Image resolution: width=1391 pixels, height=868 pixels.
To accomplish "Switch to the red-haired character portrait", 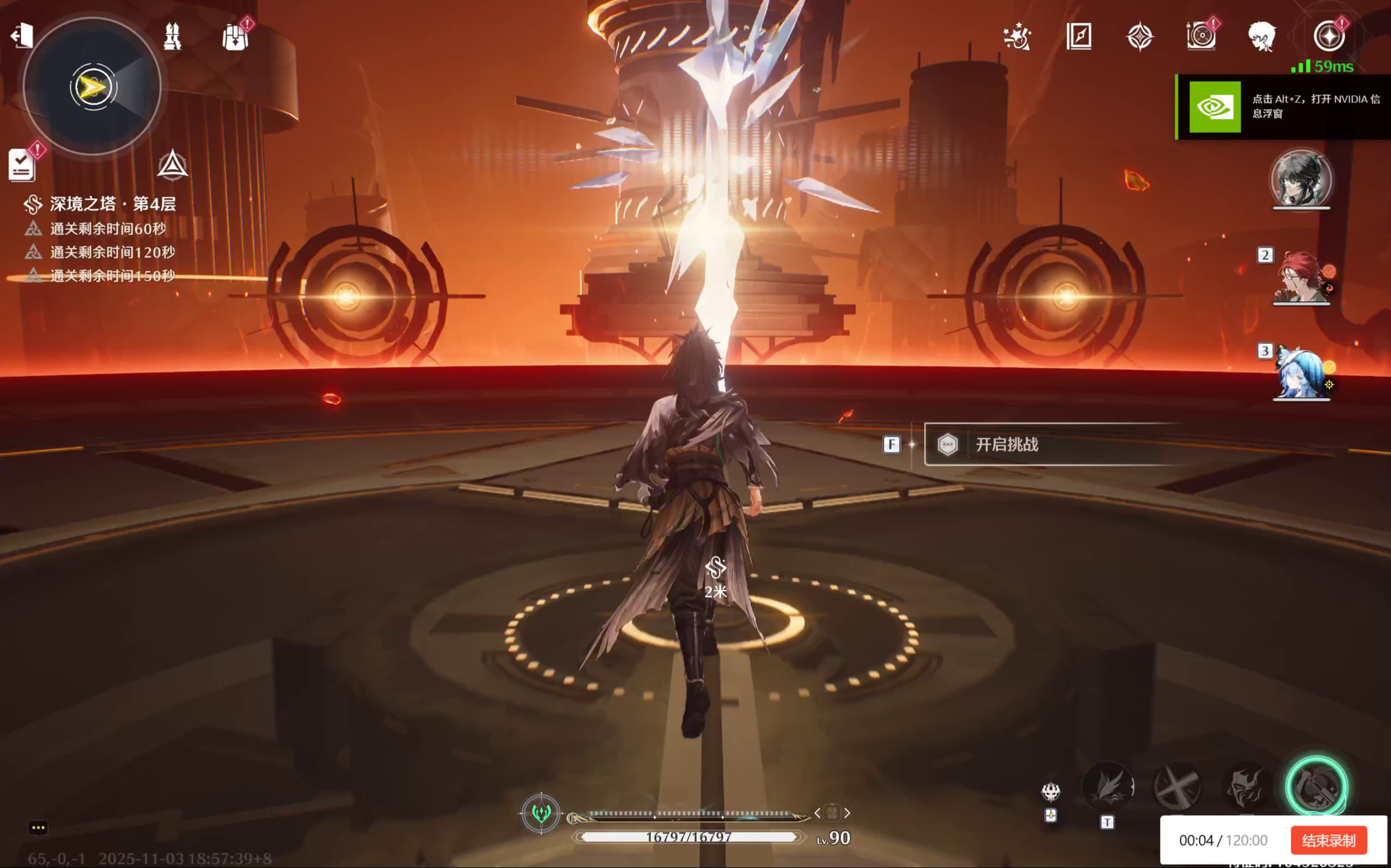I will tap(1301, 277).
